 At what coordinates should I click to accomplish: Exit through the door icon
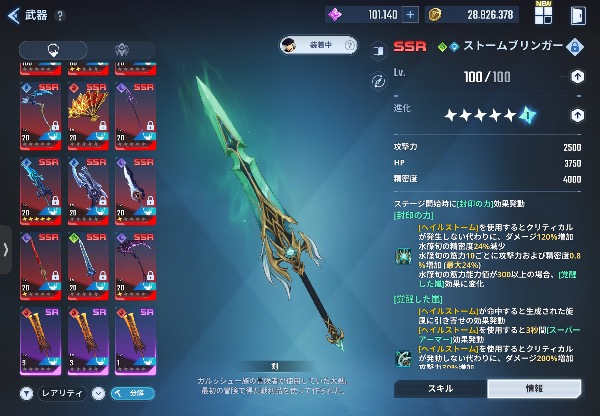click(577, 16)
